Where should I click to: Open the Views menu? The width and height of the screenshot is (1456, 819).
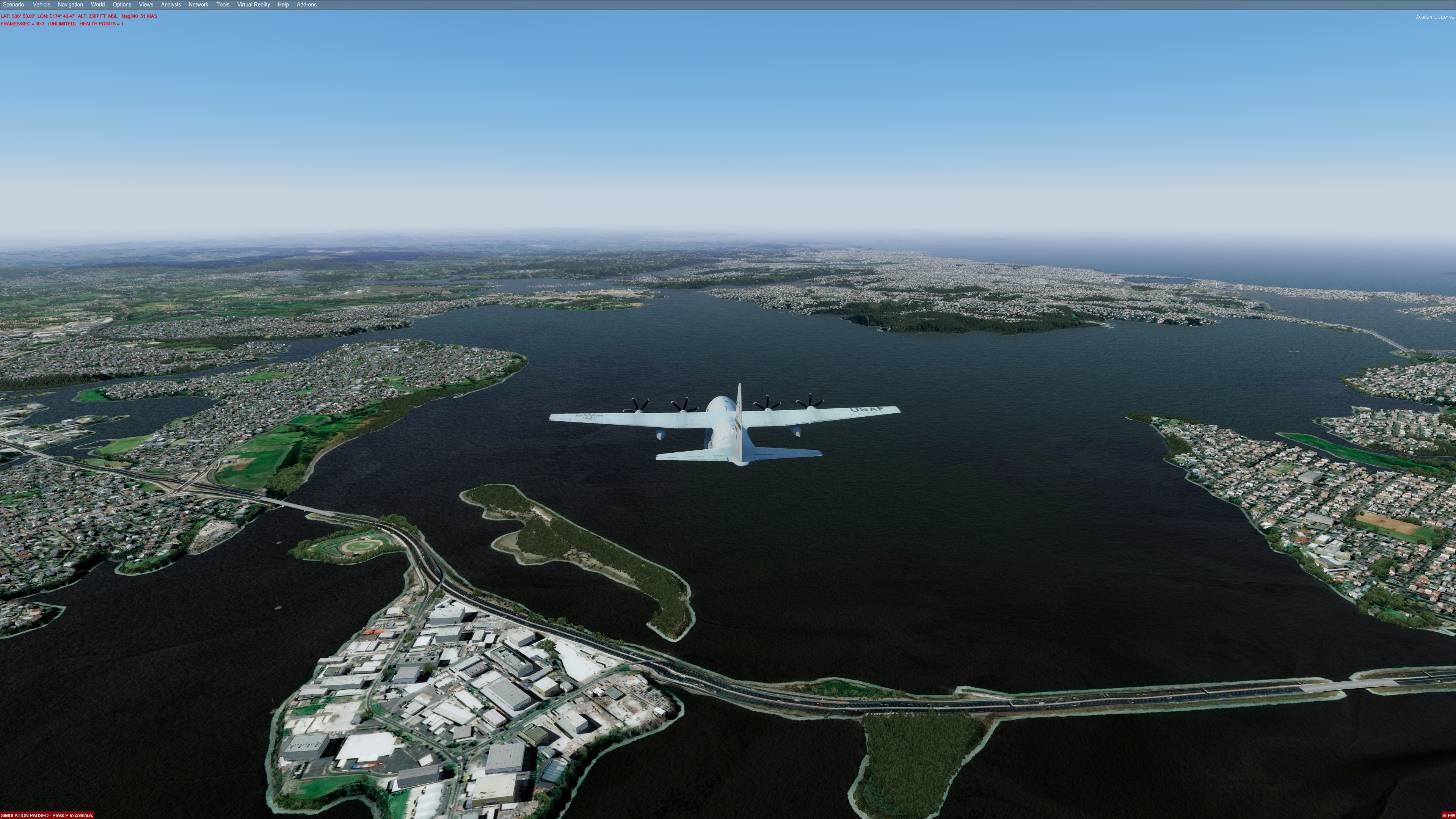click(146, 5)
